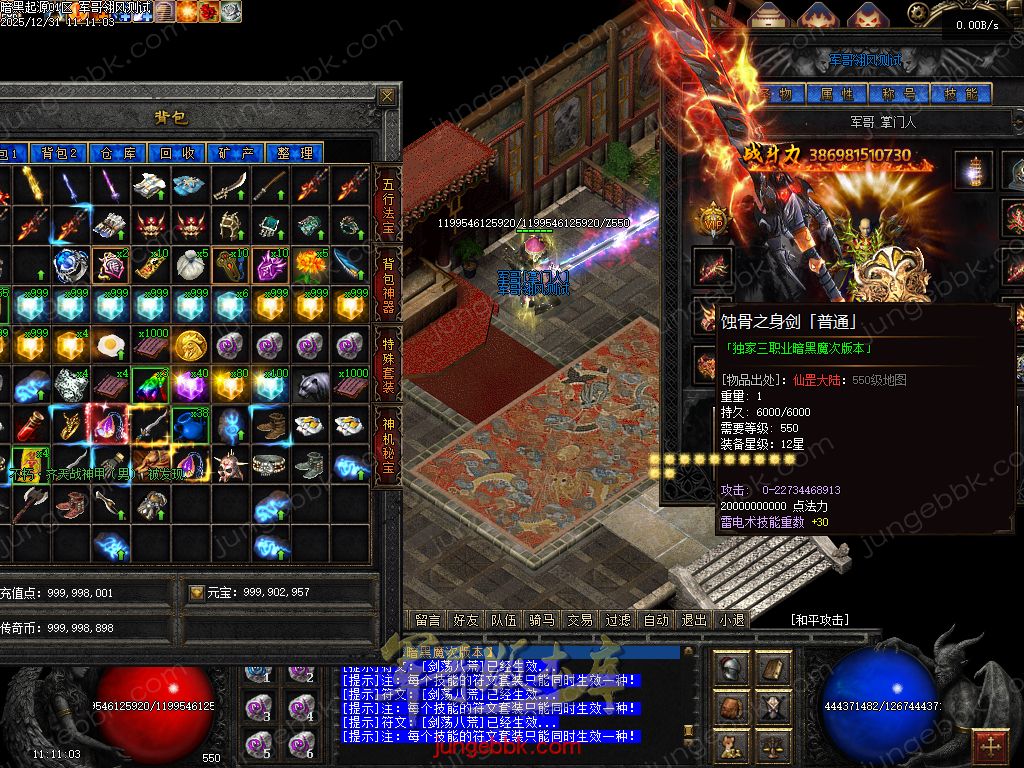Select the 矿产 minerals tab

(236, 153)
